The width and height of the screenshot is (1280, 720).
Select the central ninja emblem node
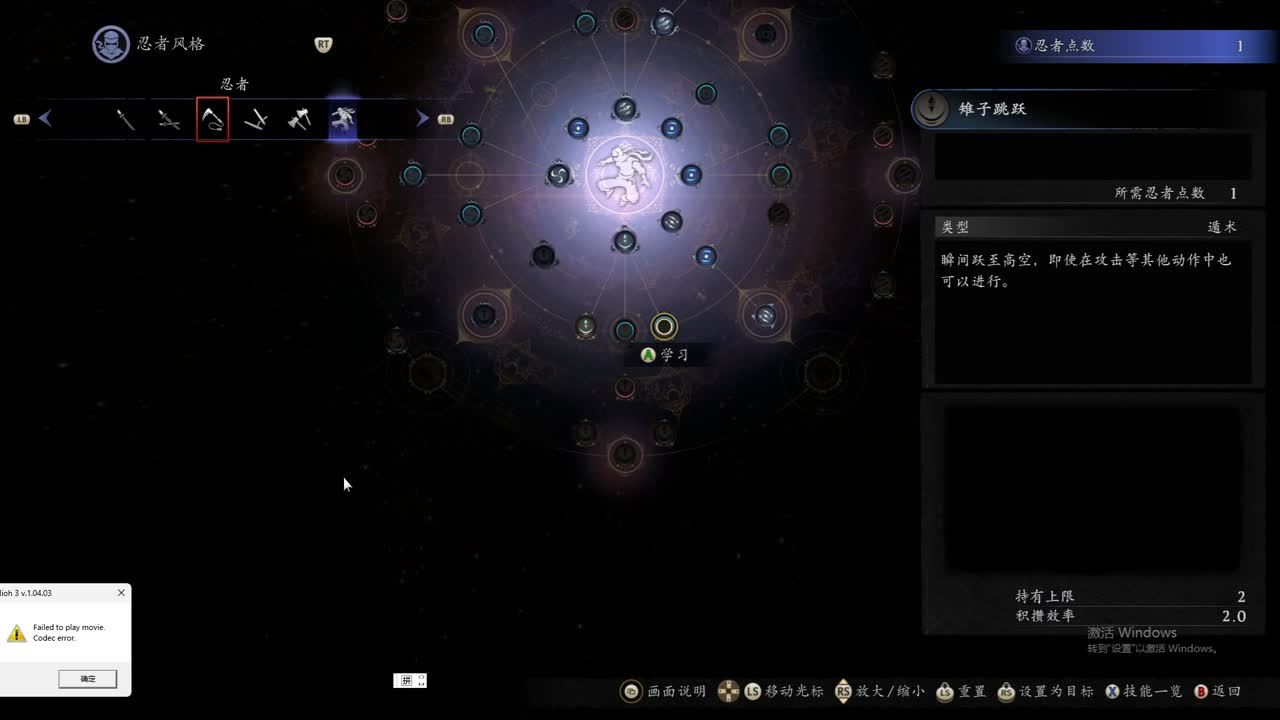pyautogui.click(x=625, y=175)
